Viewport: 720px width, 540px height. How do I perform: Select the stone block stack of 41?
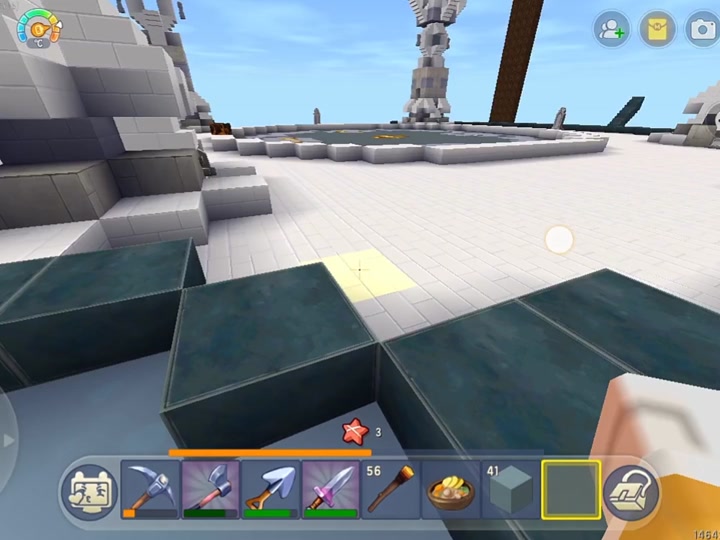click(x=510, y=490)
